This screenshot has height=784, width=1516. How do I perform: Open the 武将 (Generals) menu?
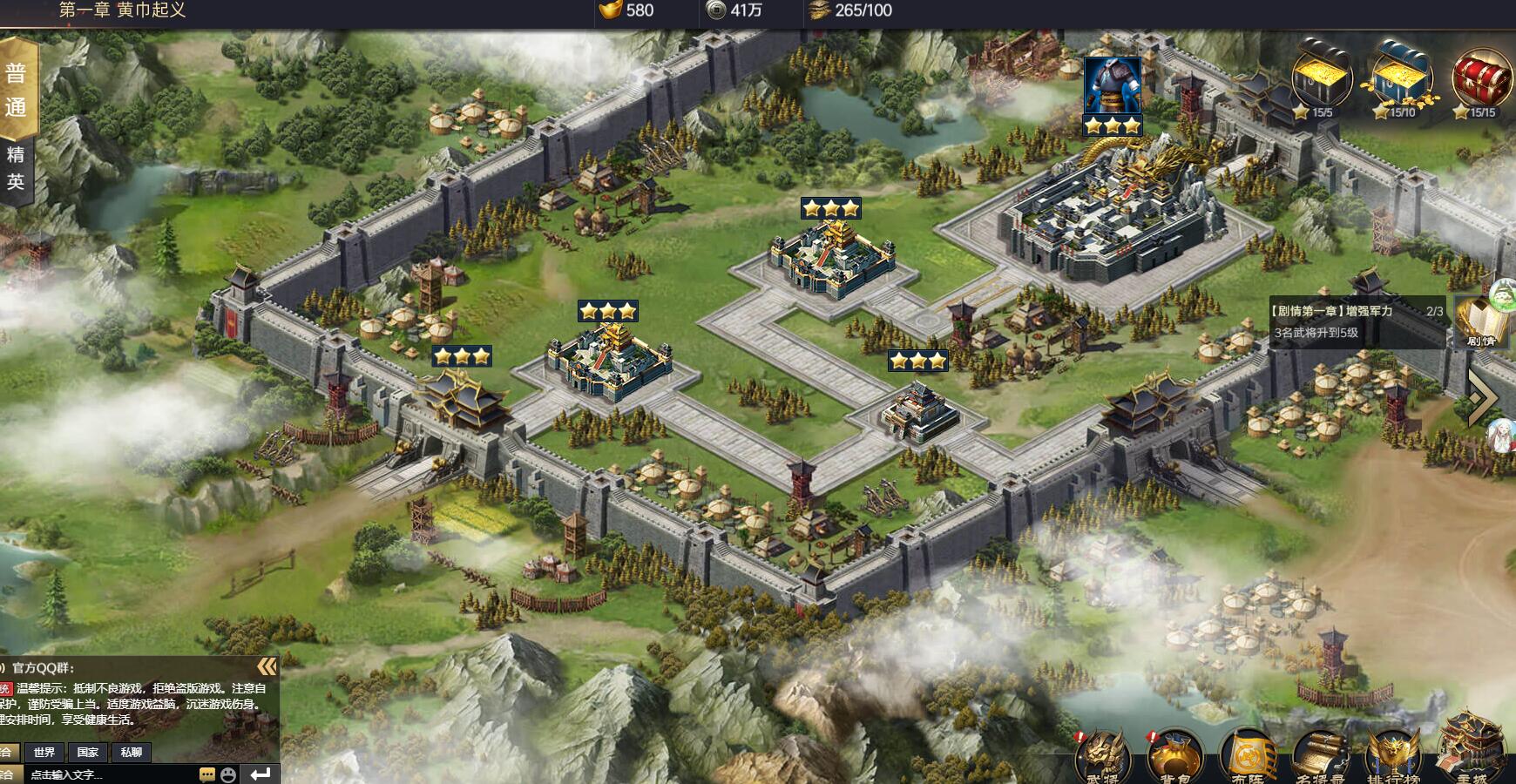coord(1102,758)
